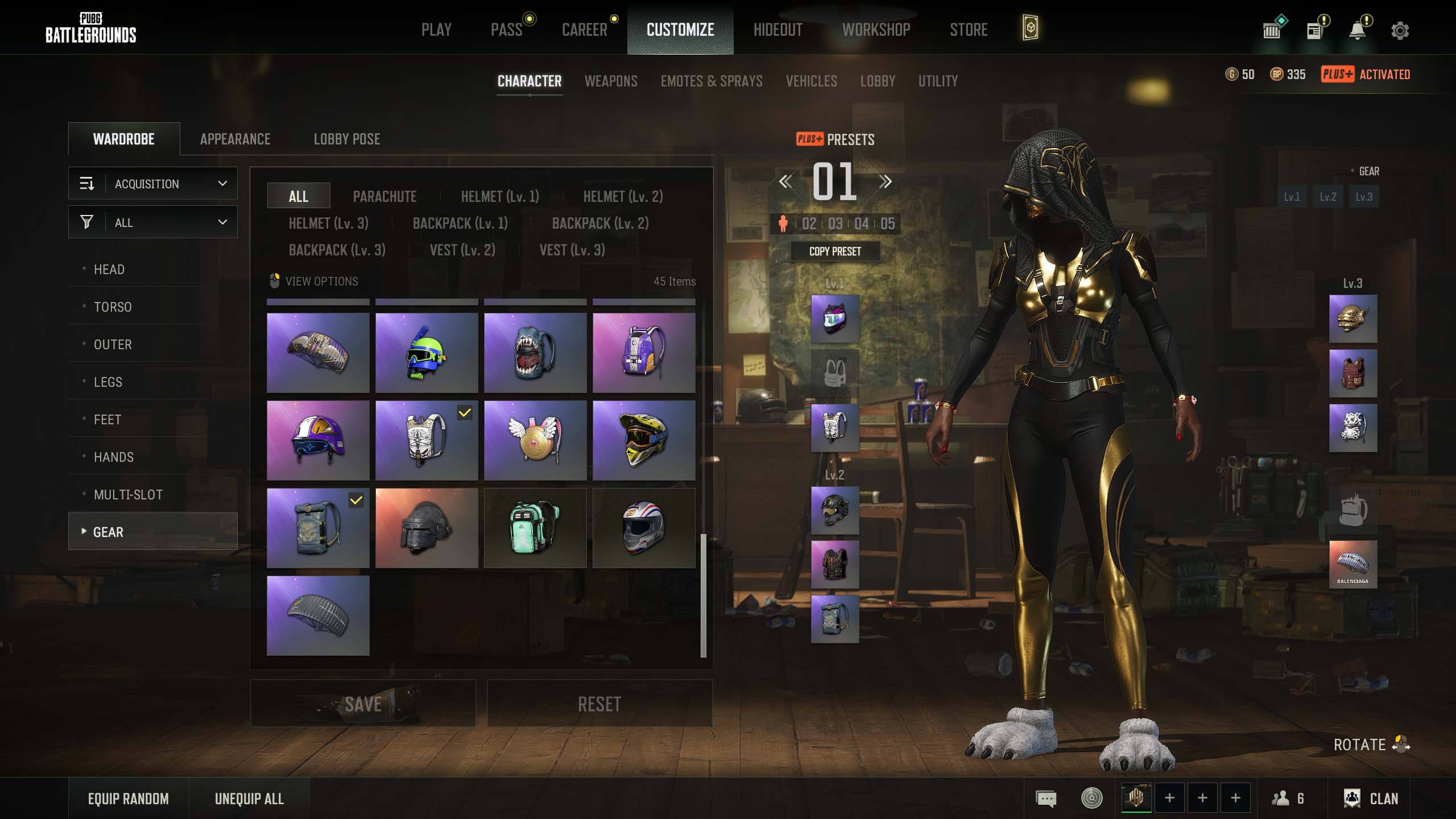1456x819 pixels.
Task: Switch to preset 03
Action: [835, 224]
